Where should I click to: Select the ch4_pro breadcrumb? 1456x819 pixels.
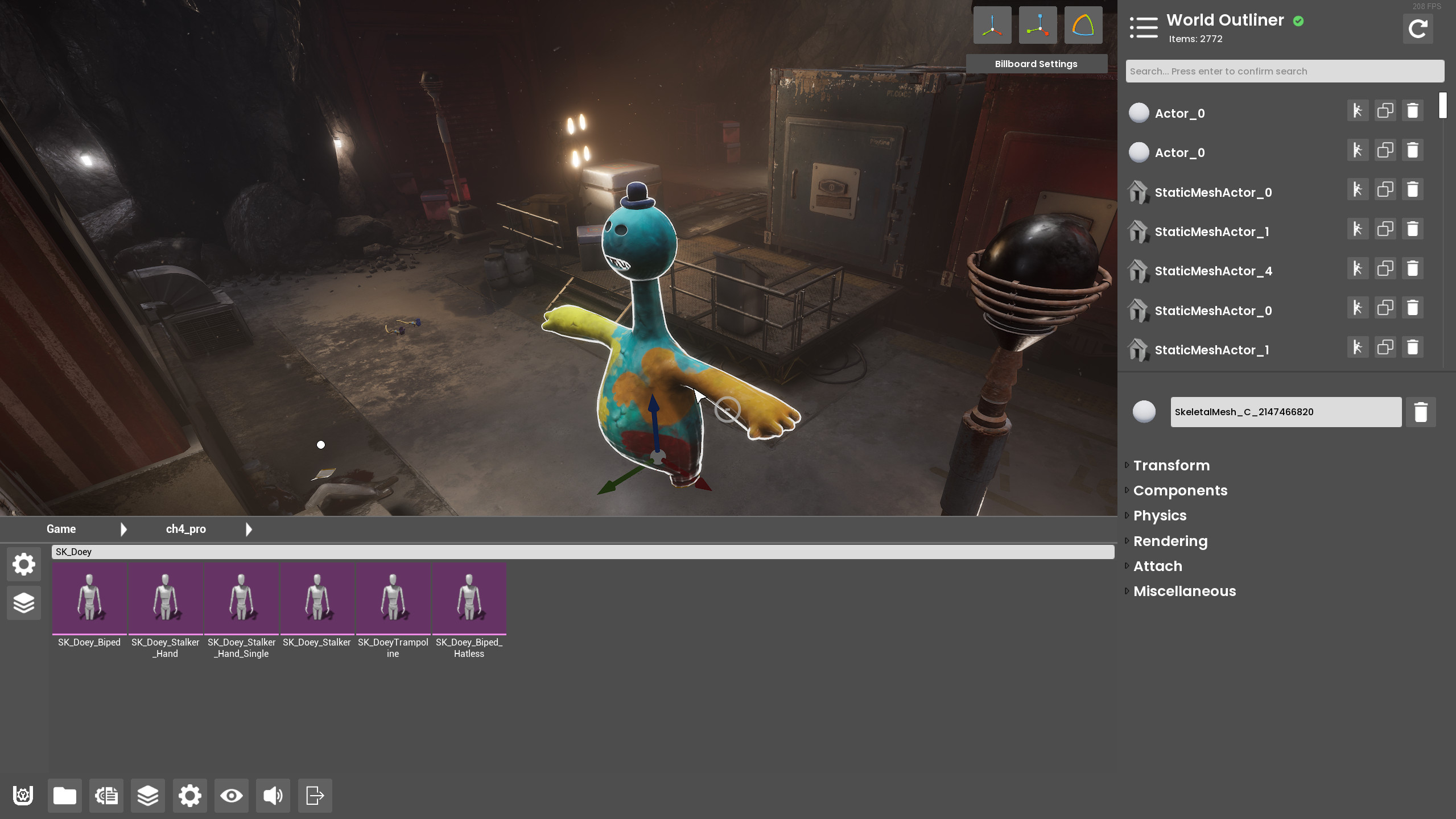point(185,528)
